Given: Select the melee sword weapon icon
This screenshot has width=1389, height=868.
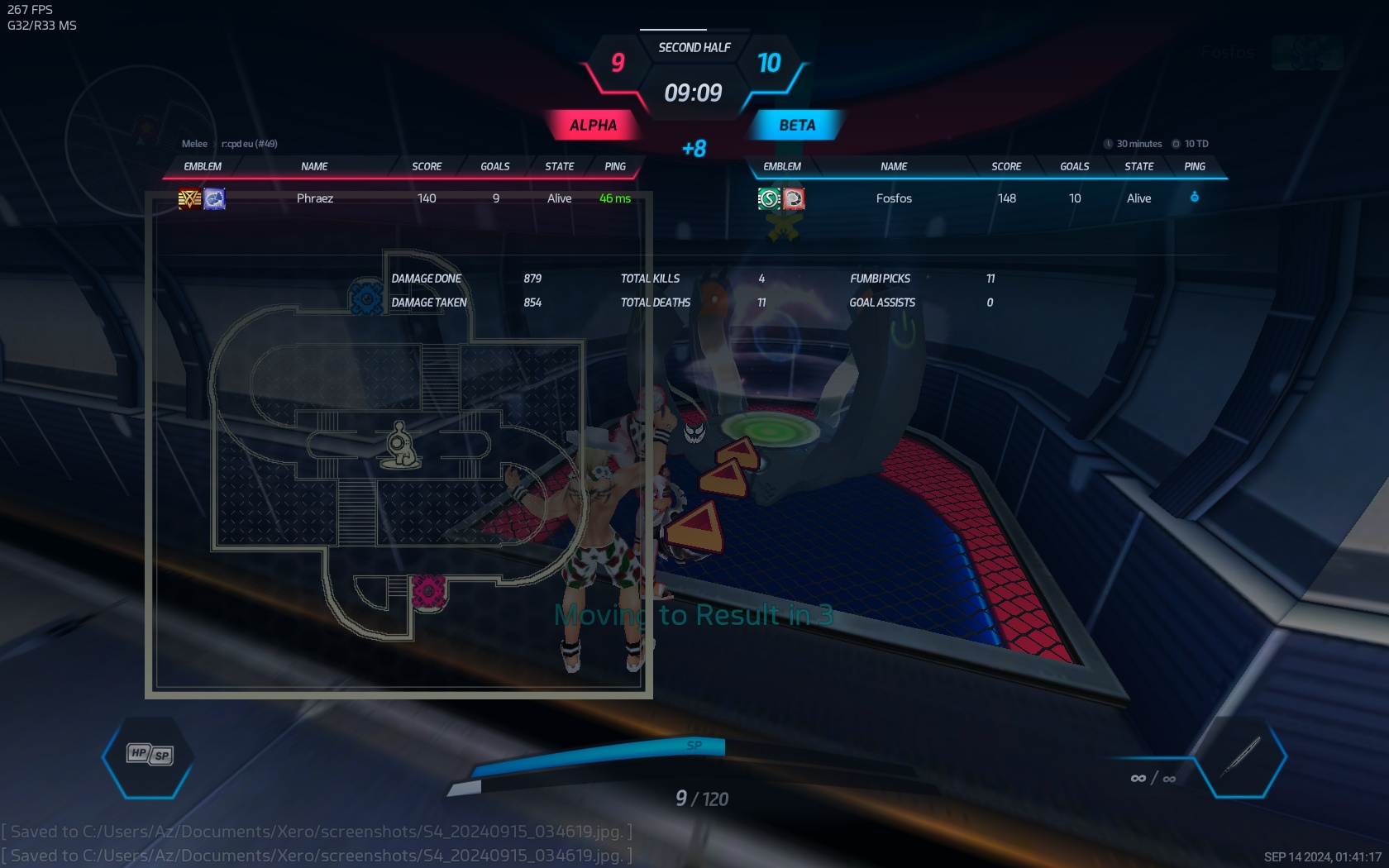Looking at the screenshot, I should pyautogui.click(x=1241, y=756).
